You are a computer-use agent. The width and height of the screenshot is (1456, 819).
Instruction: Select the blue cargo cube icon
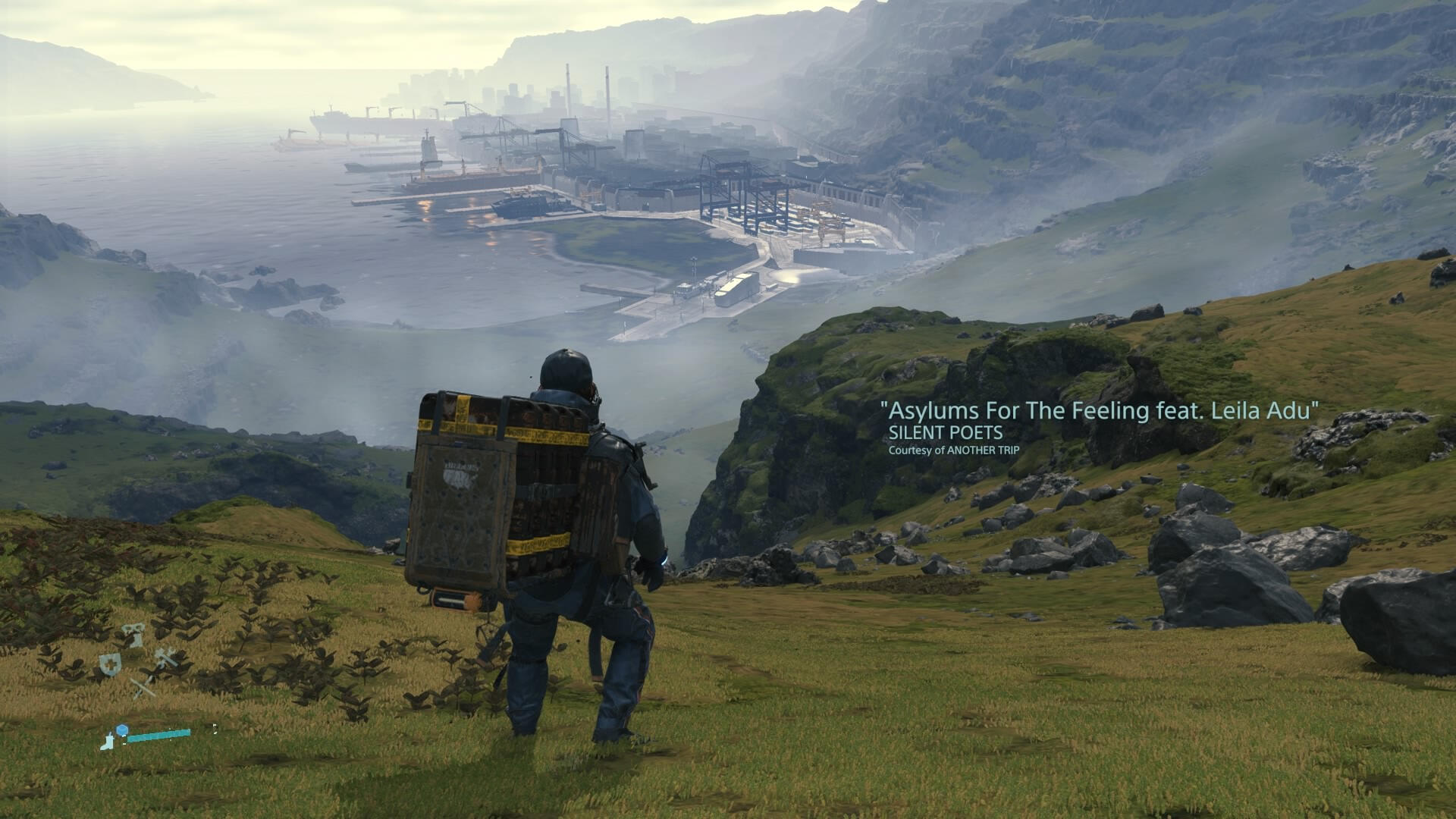[x=122, y=730]
